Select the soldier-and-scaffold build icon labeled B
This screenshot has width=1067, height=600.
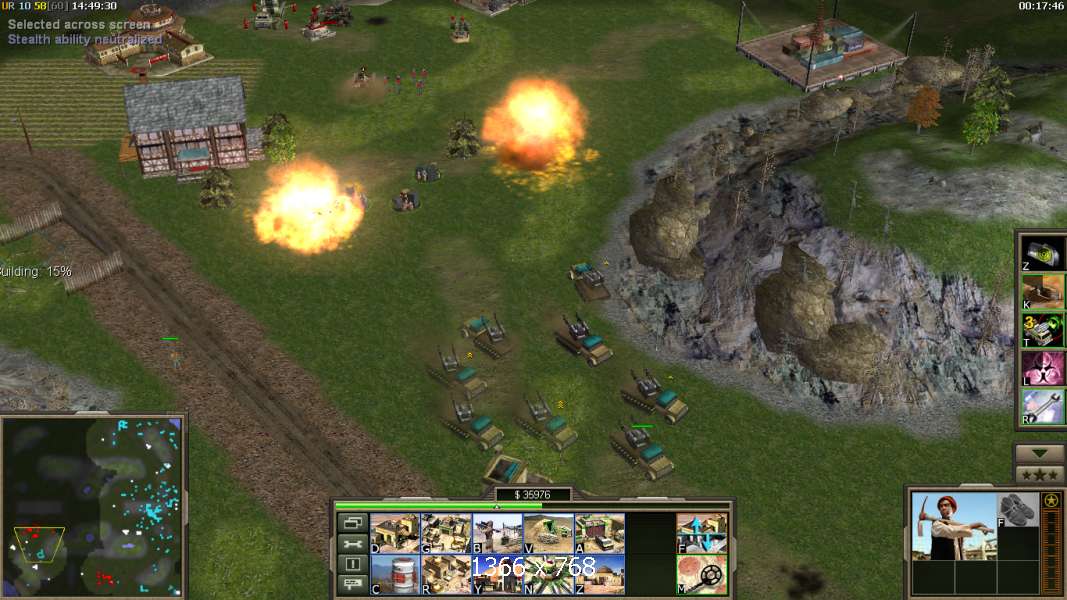[497, 533]
